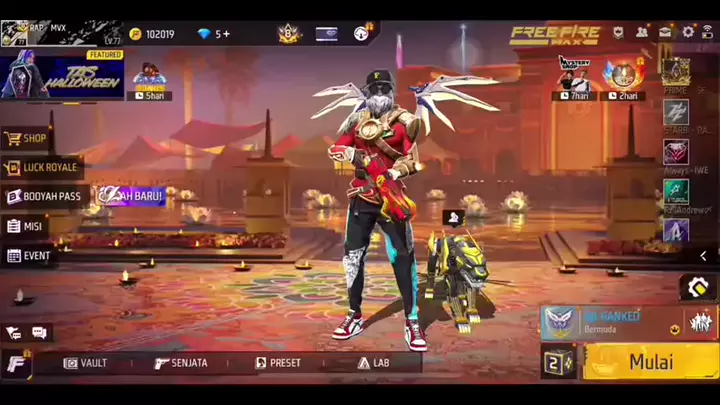The height and width of the screenshot is (405, 720).
Task: Open the Preset section
Action: point(278,362)
